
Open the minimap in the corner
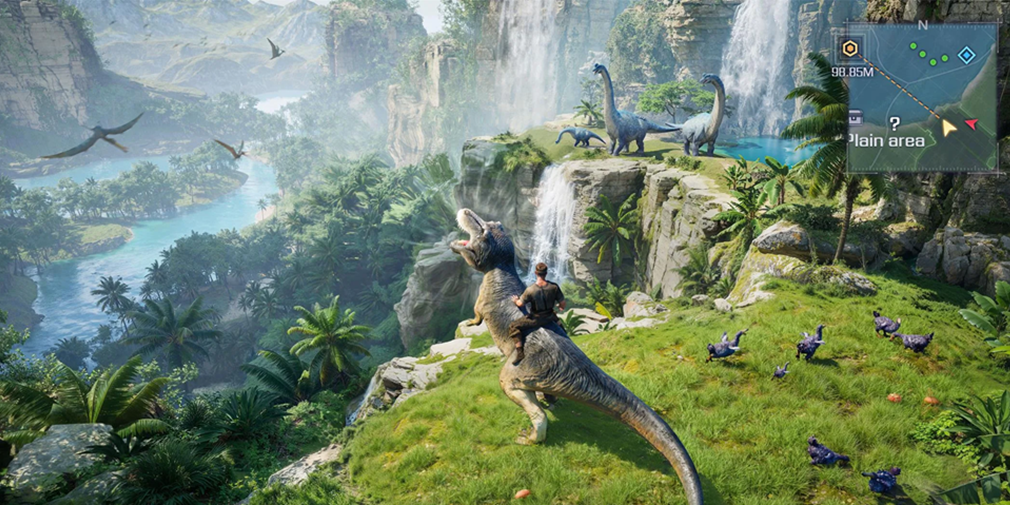(x=921, y=97)
